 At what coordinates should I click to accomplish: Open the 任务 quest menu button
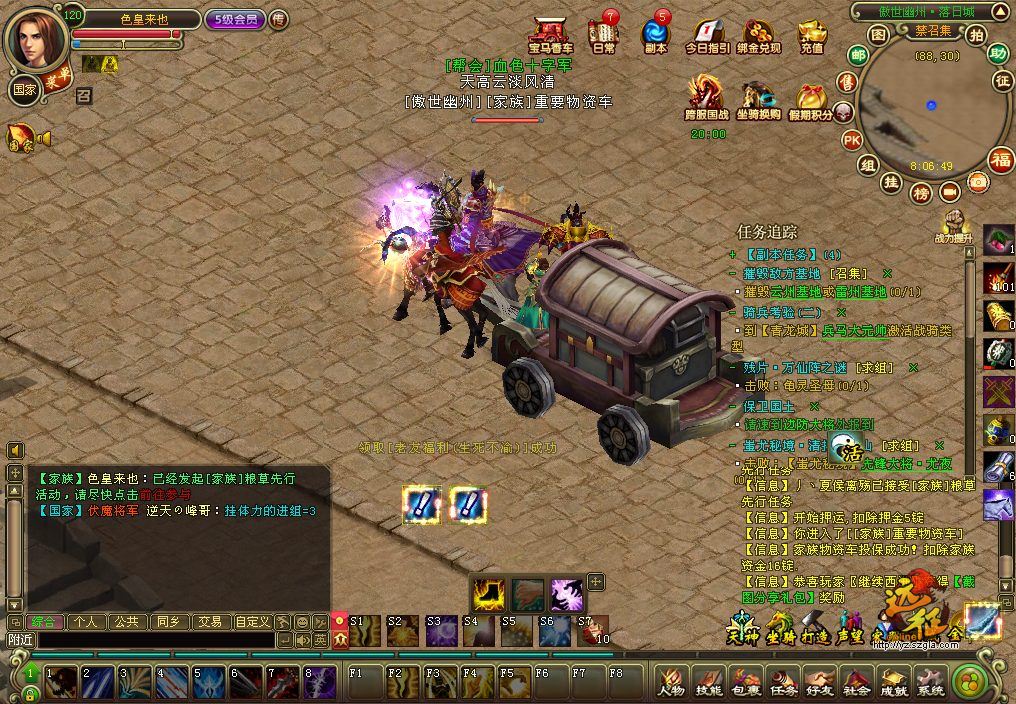click(x=783, y=682)
